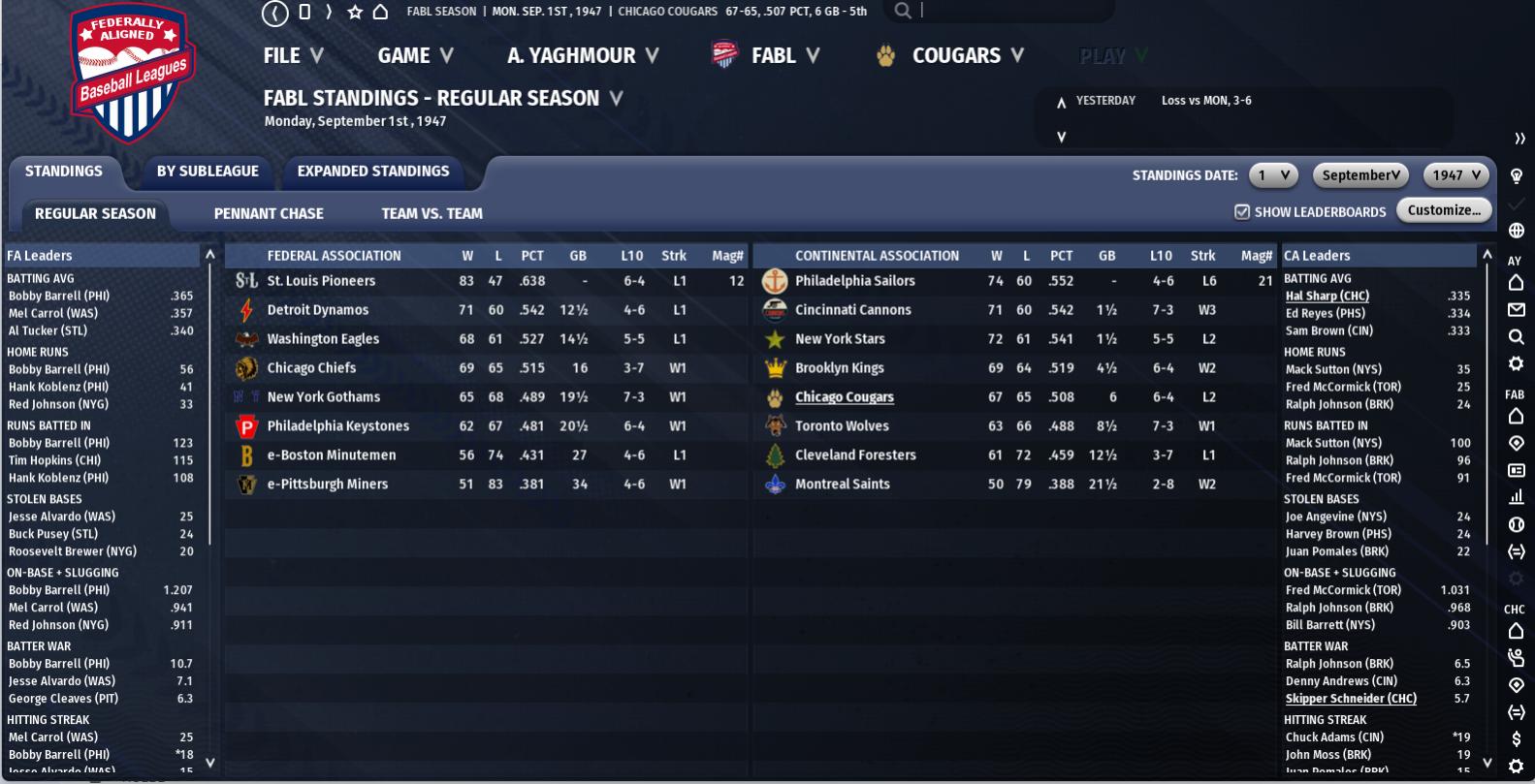Open the standings month dropdown
Screen dimensions: 1535x784
tap(1360, 175)
